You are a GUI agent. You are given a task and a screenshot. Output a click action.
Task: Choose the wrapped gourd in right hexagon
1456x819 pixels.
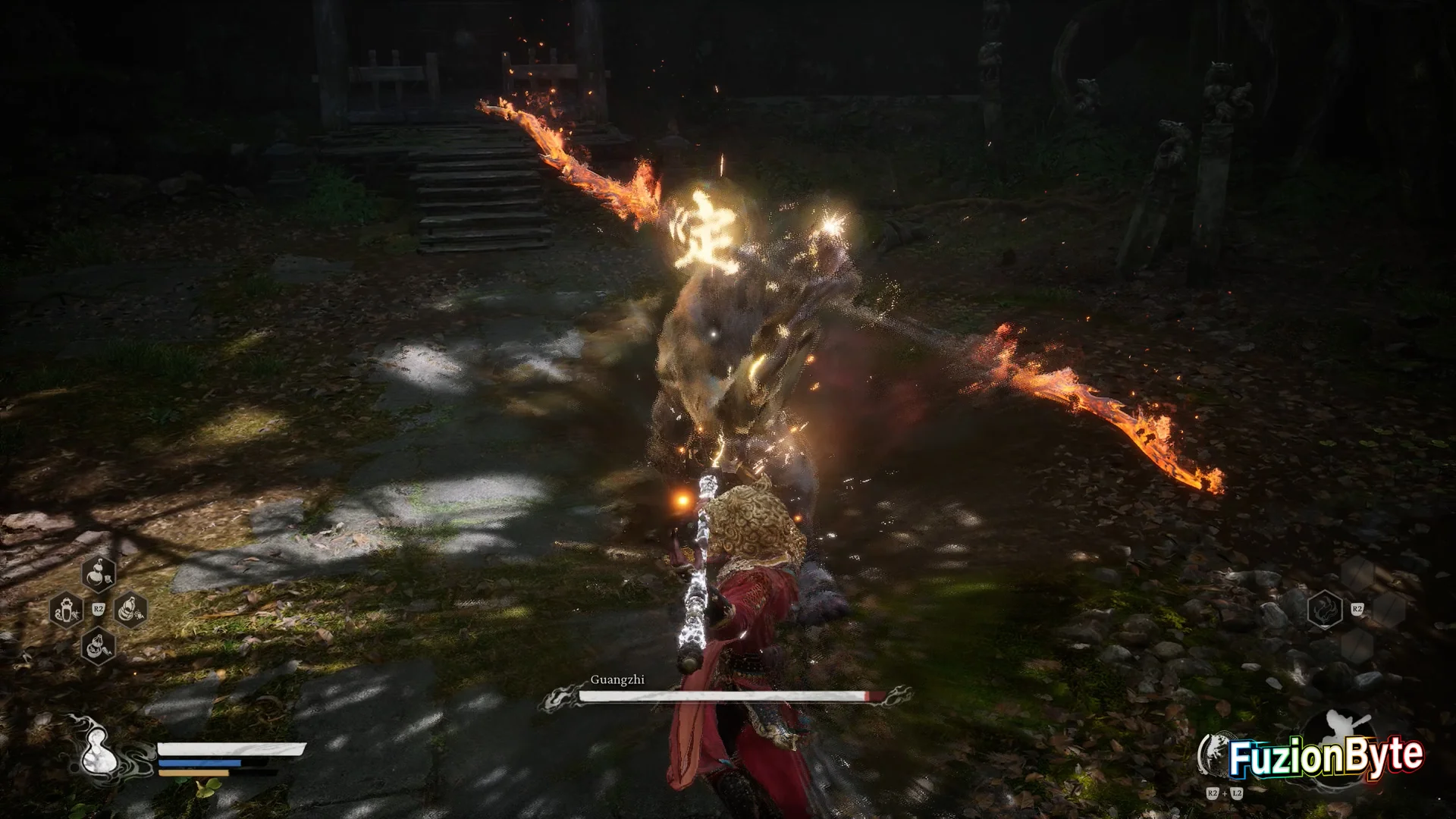pos(130,610)
